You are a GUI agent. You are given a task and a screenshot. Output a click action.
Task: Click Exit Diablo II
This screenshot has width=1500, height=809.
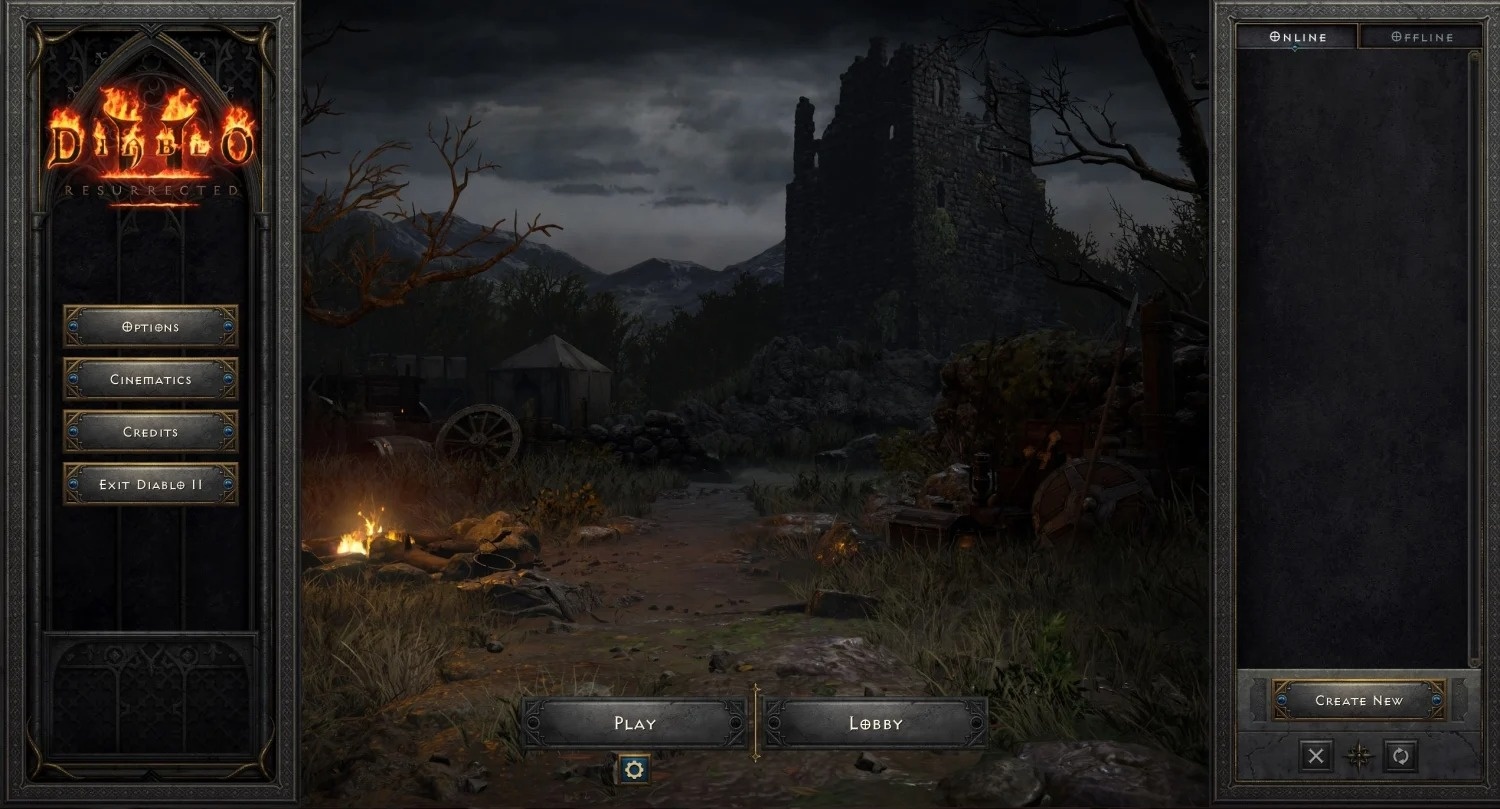click(151, 484)
